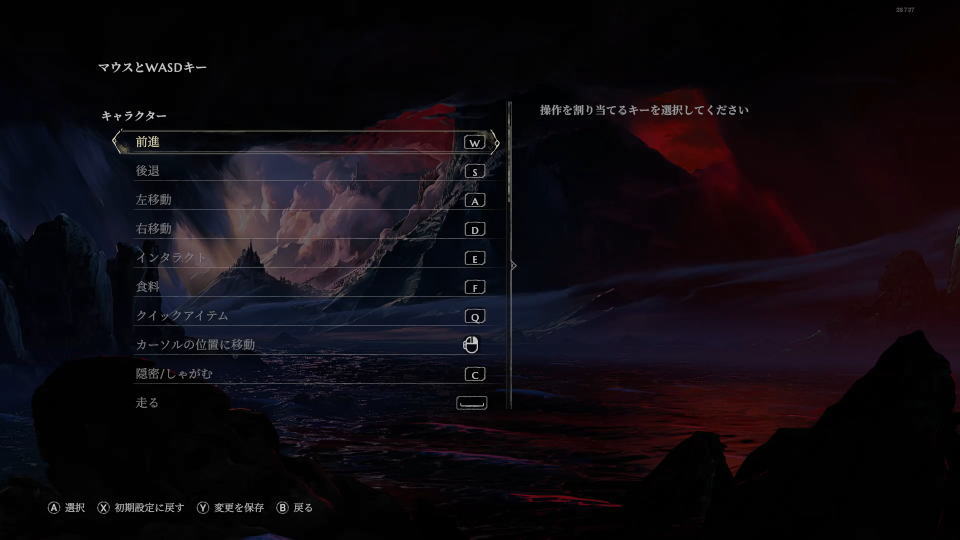
Task: Go back with the 戻る option
Action: pos(296,508)
